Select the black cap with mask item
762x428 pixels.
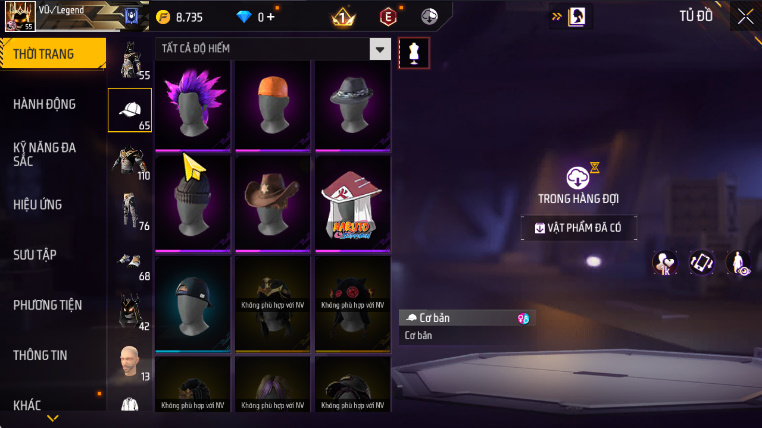192,302
